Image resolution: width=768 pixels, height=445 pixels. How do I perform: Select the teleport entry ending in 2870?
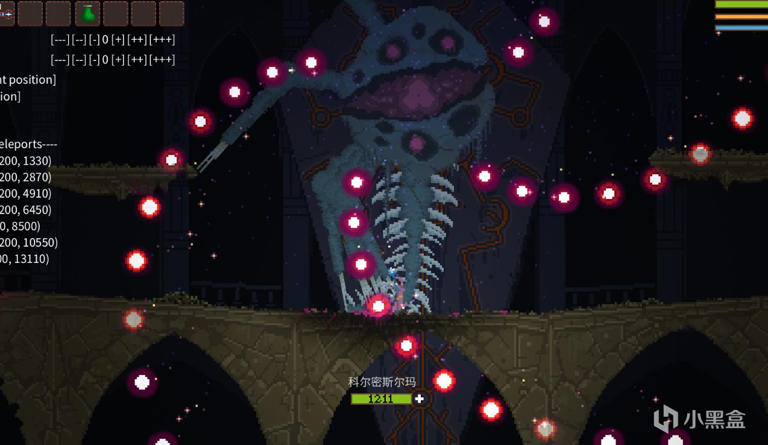click(25, 177)
